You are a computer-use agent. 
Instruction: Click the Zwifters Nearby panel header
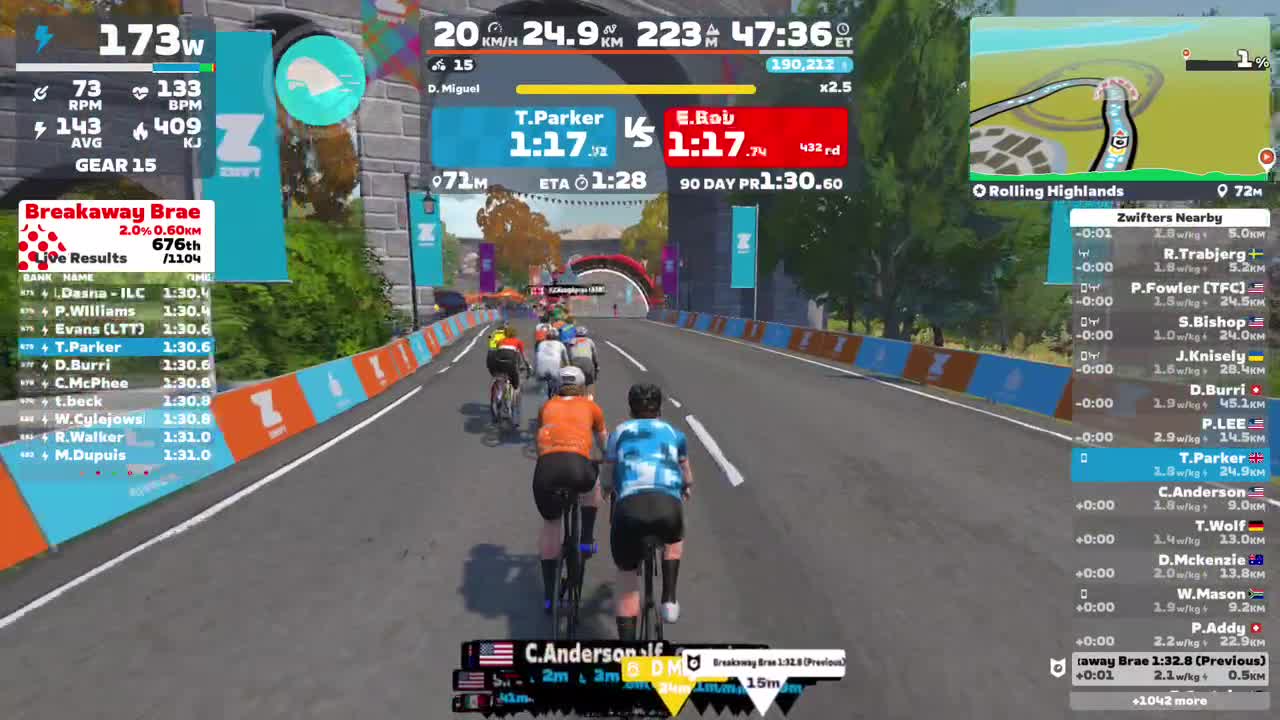tap(1169, 217)
